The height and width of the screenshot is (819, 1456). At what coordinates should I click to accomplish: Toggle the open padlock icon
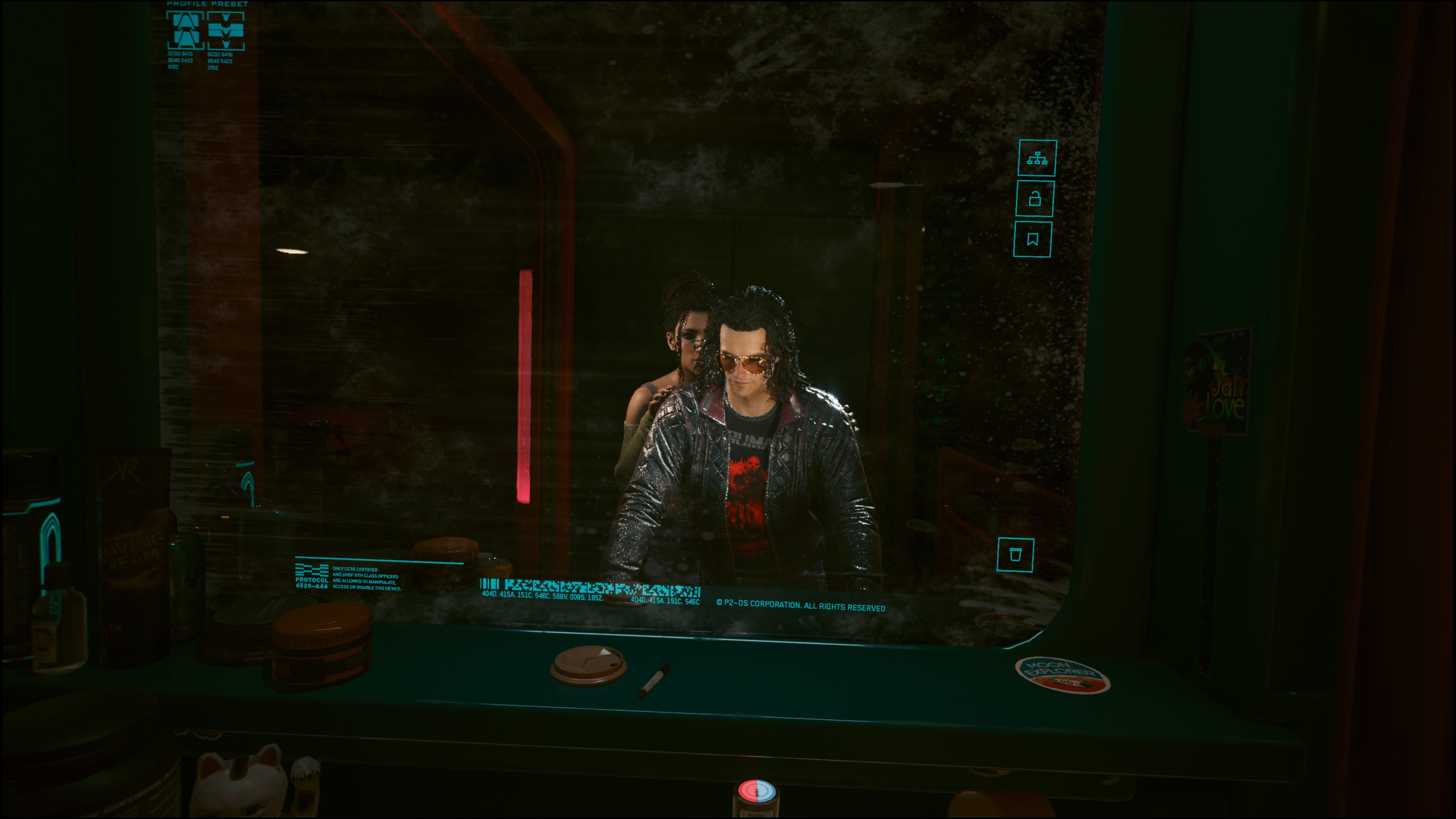coord(1035,199)
